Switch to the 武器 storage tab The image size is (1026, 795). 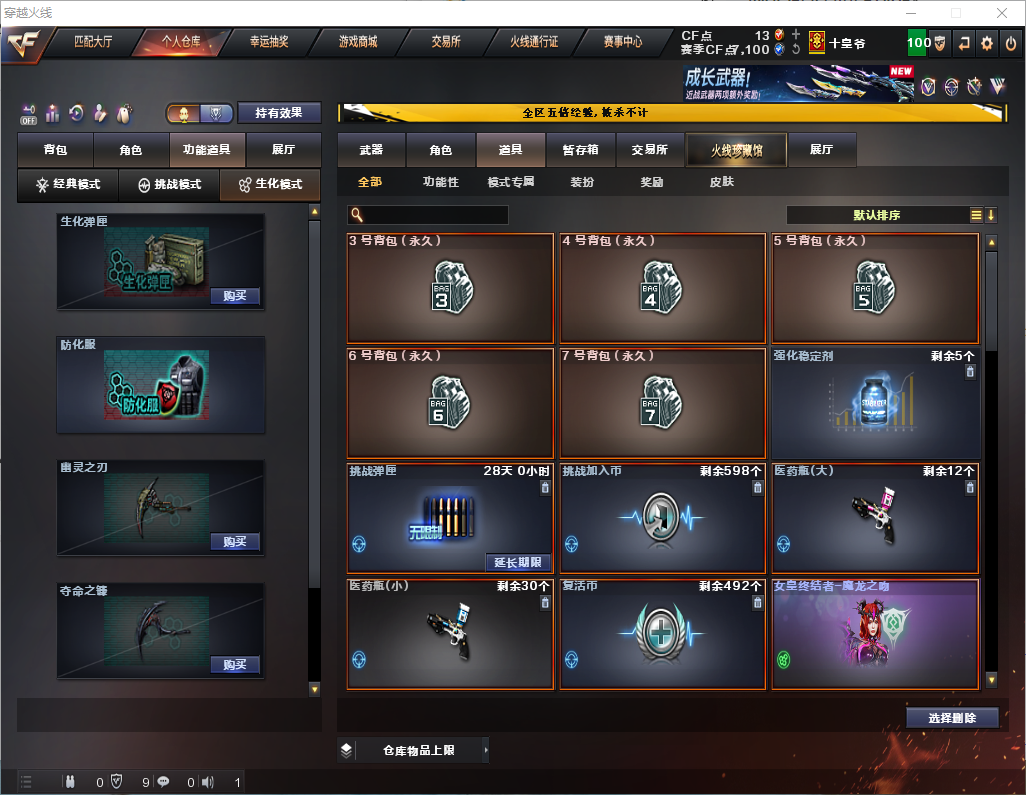point(371,150)
